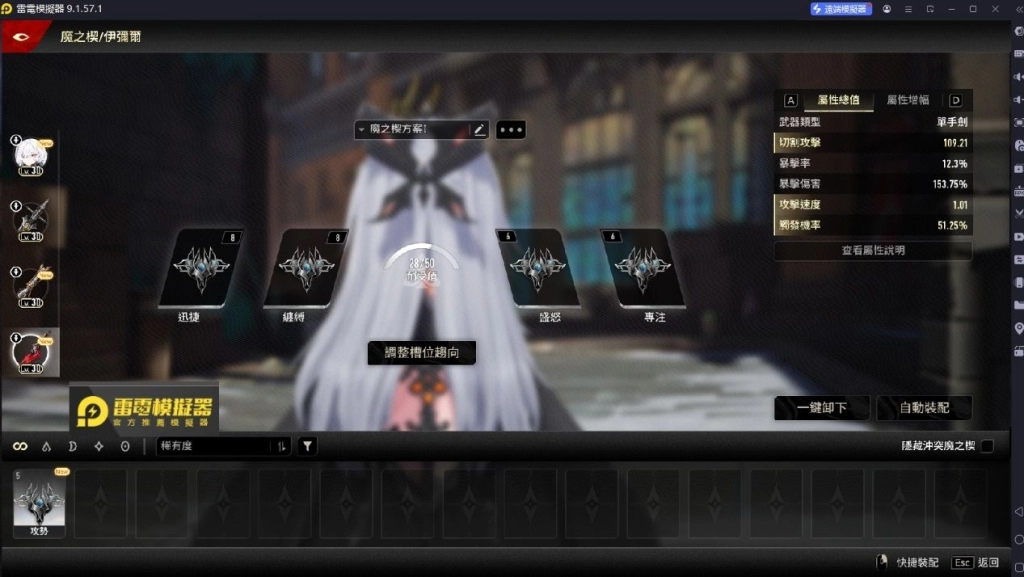Image resolution: width=1024 pixels, height=577 pixels.
Task: Click 一鍵卸下 to unequip all
Action: [822, 408]
